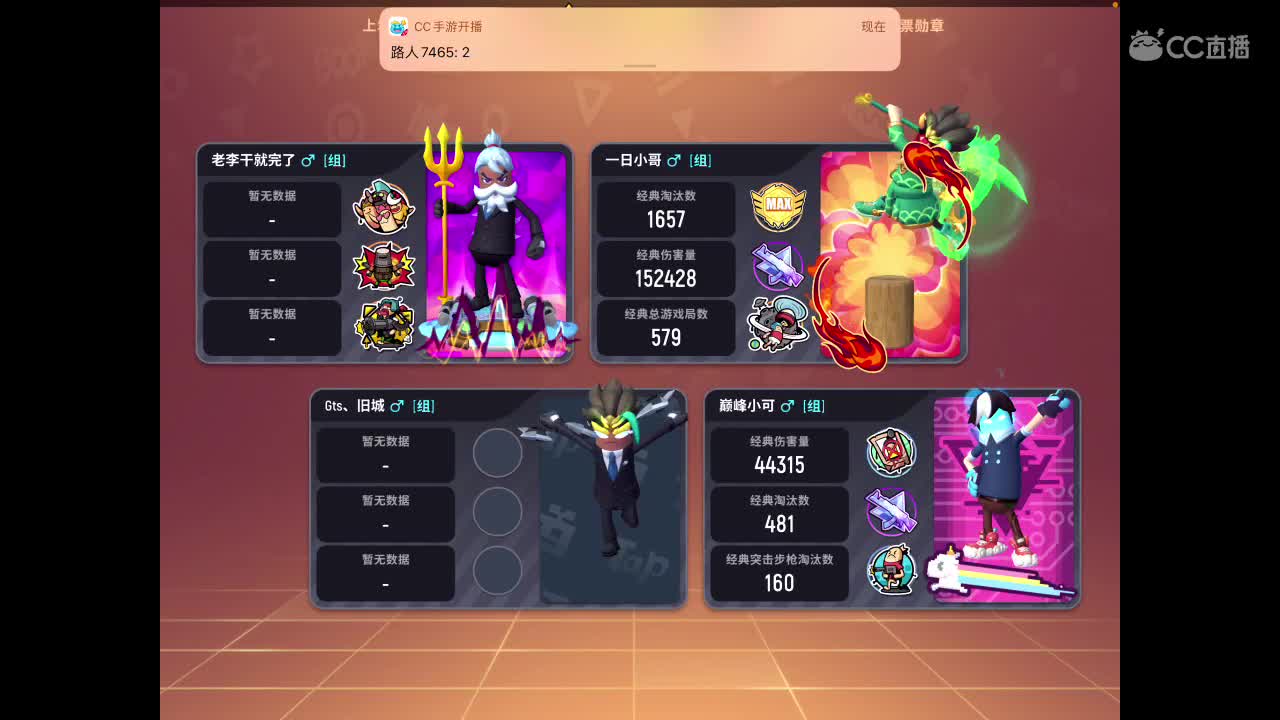This screenshot has width=1280, height=720.
Task: Open the [组] team tag beside 老李干就完了
Action: (336, 160)
